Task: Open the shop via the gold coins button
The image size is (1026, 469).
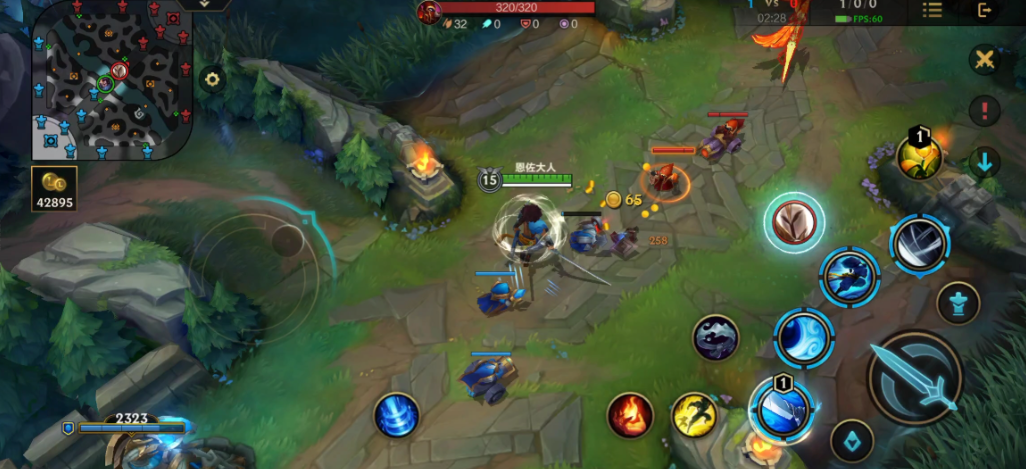Action: click(55, 188)
